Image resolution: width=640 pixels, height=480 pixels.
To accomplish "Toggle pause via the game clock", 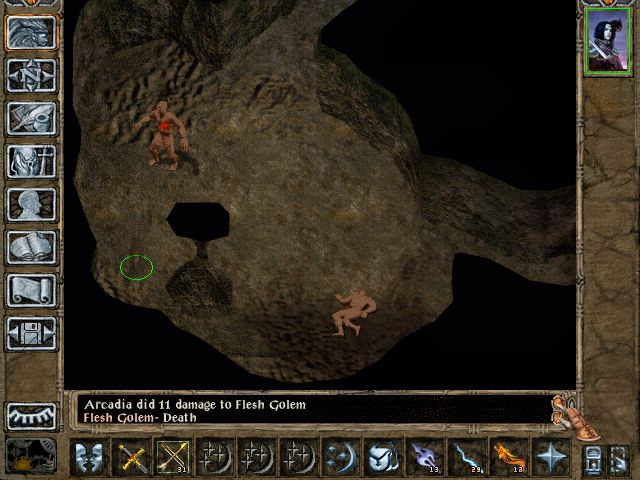I will click(x=31, y=456).
